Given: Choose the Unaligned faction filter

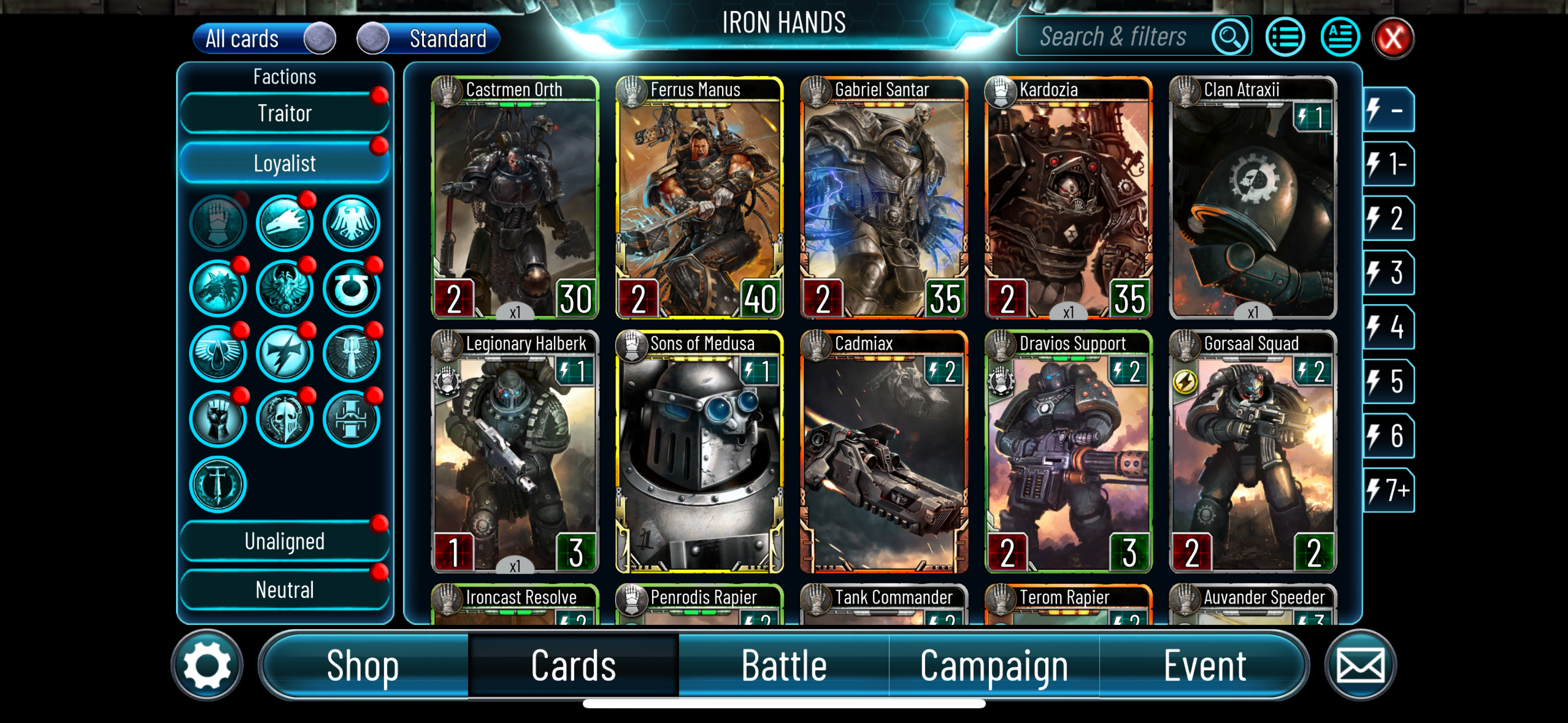Looking at the screenshot, I should pos(284,541).
